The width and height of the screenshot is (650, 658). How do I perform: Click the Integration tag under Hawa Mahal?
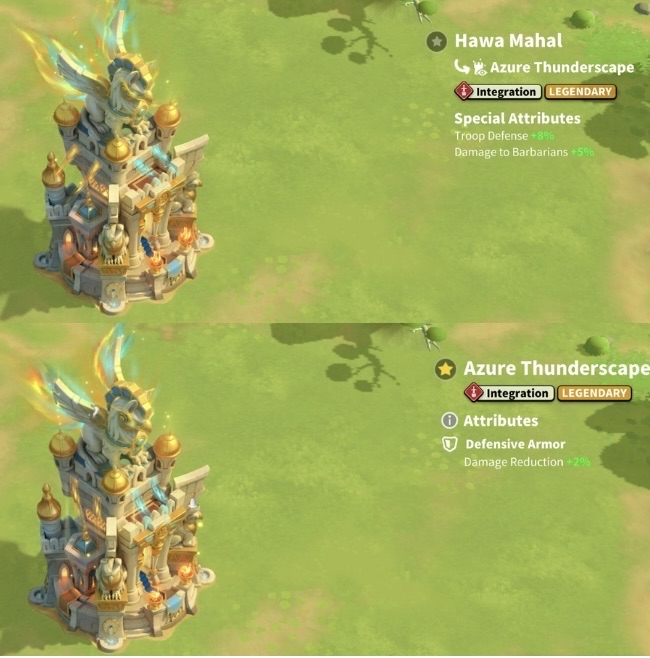click(x=498, y=92)
